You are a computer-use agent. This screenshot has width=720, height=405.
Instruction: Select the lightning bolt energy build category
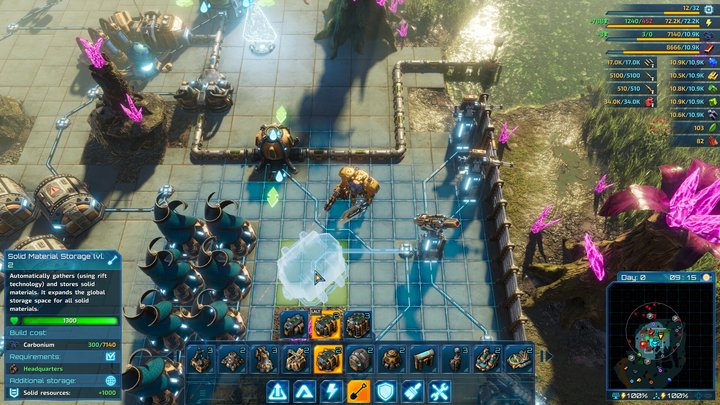(332, 391)
